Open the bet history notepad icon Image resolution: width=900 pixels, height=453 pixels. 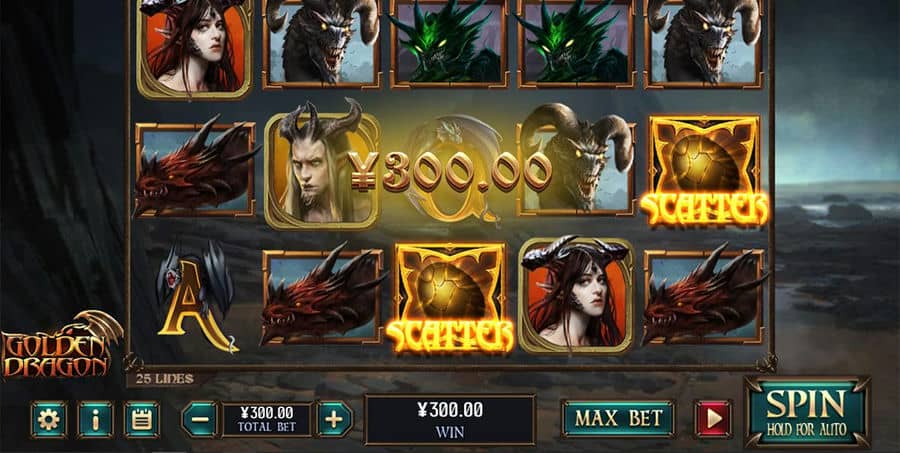(x=142, y=419)
